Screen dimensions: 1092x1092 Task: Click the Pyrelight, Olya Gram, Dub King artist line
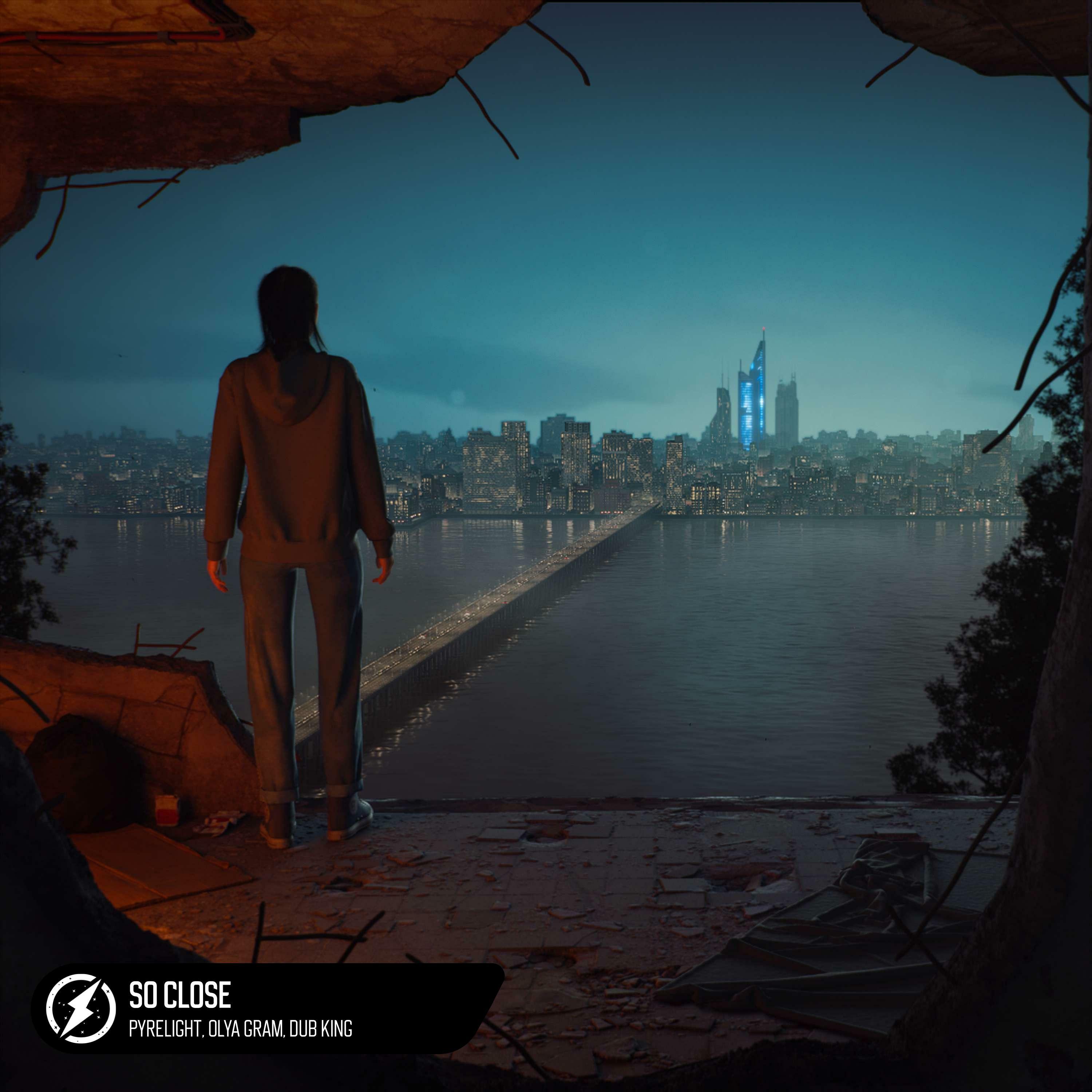pyautogui.click(x=240, y=1029)
